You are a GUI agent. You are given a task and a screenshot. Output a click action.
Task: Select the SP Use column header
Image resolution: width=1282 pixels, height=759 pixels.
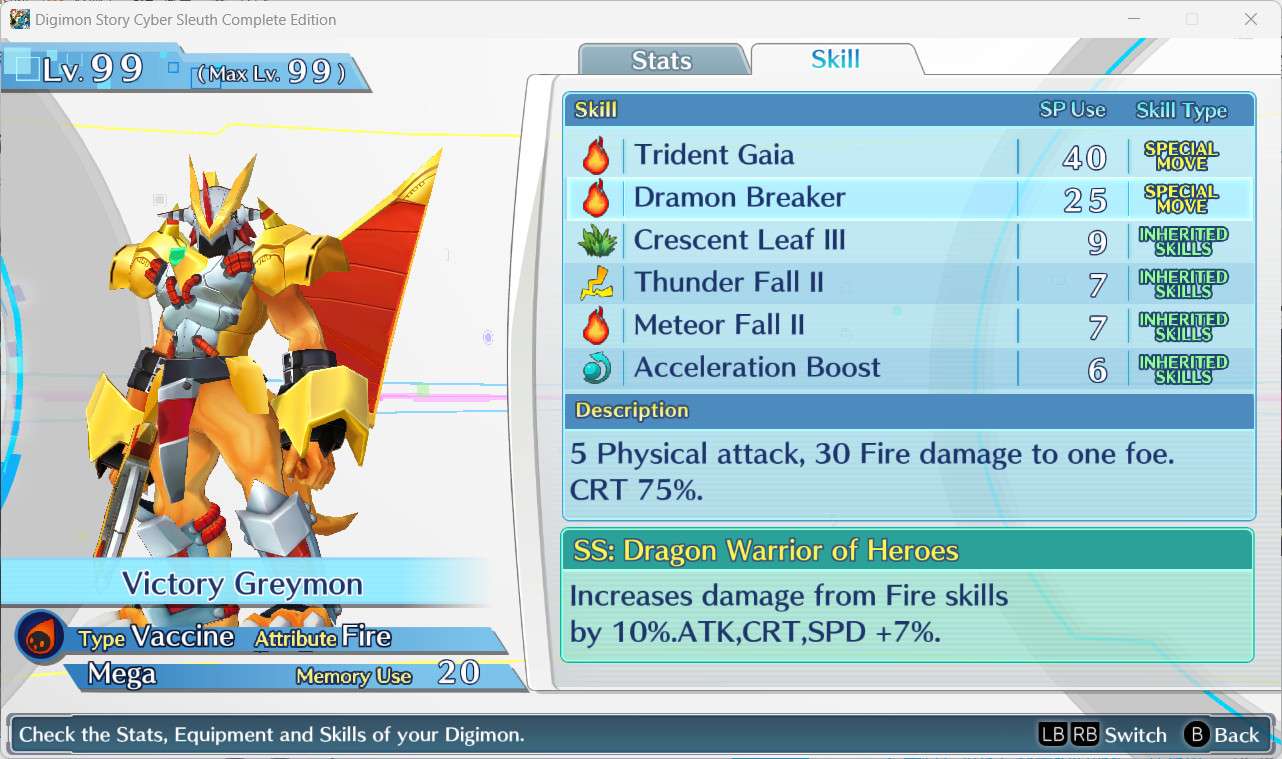point(1075,110)
